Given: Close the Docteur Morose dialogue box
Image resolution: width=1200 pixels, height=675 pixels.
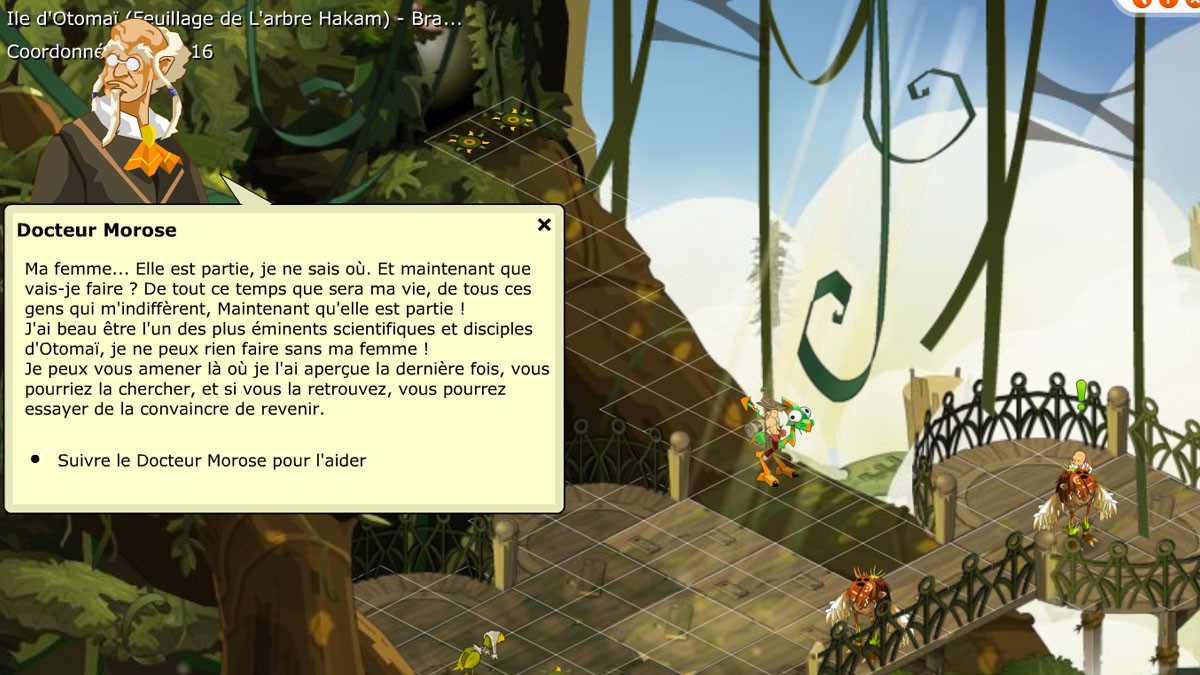Looking at the screenshot, I should point(544,225).
